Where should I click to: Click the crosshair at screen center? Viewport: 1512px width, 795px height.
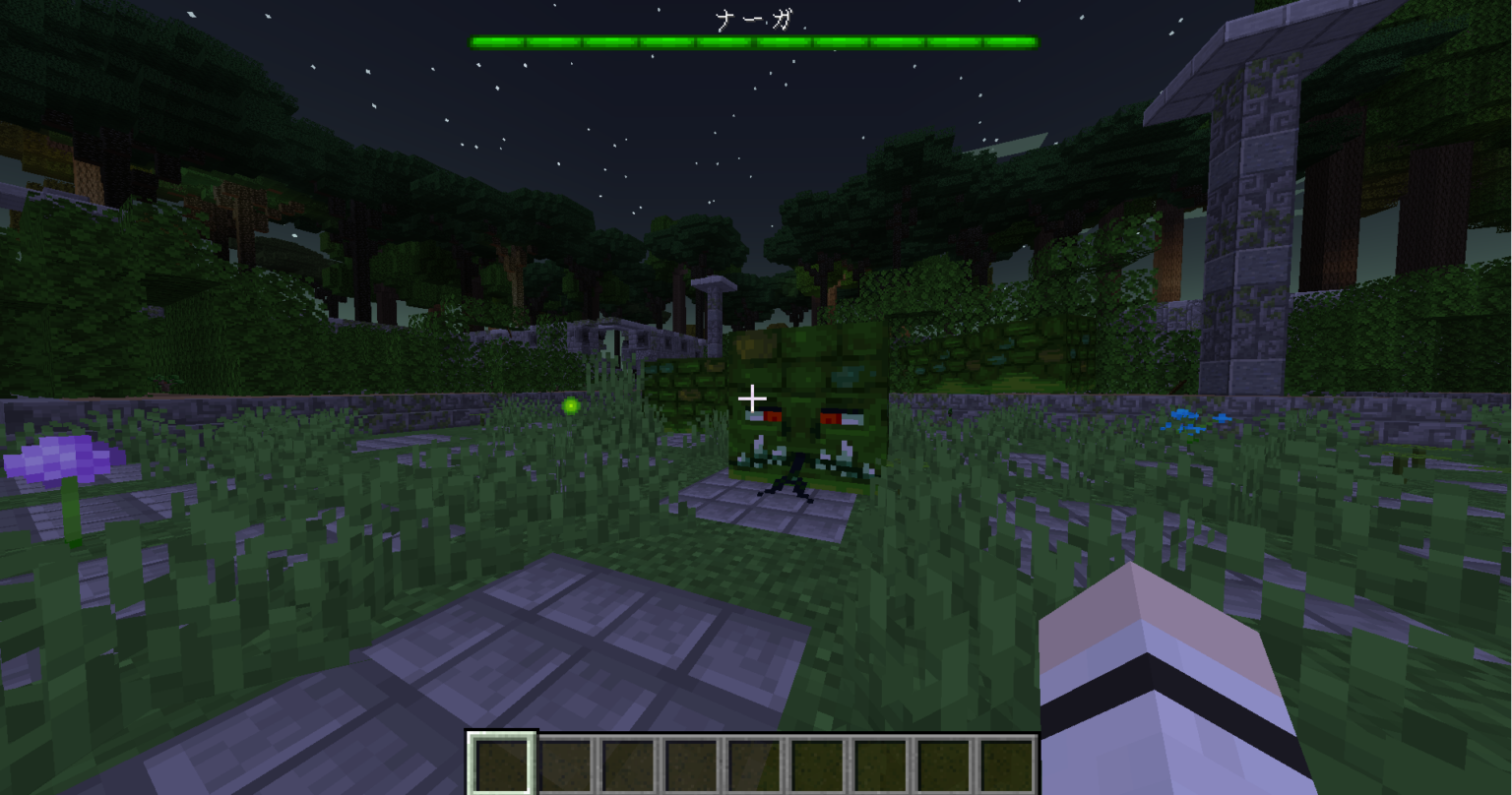(x=752, y=397)
